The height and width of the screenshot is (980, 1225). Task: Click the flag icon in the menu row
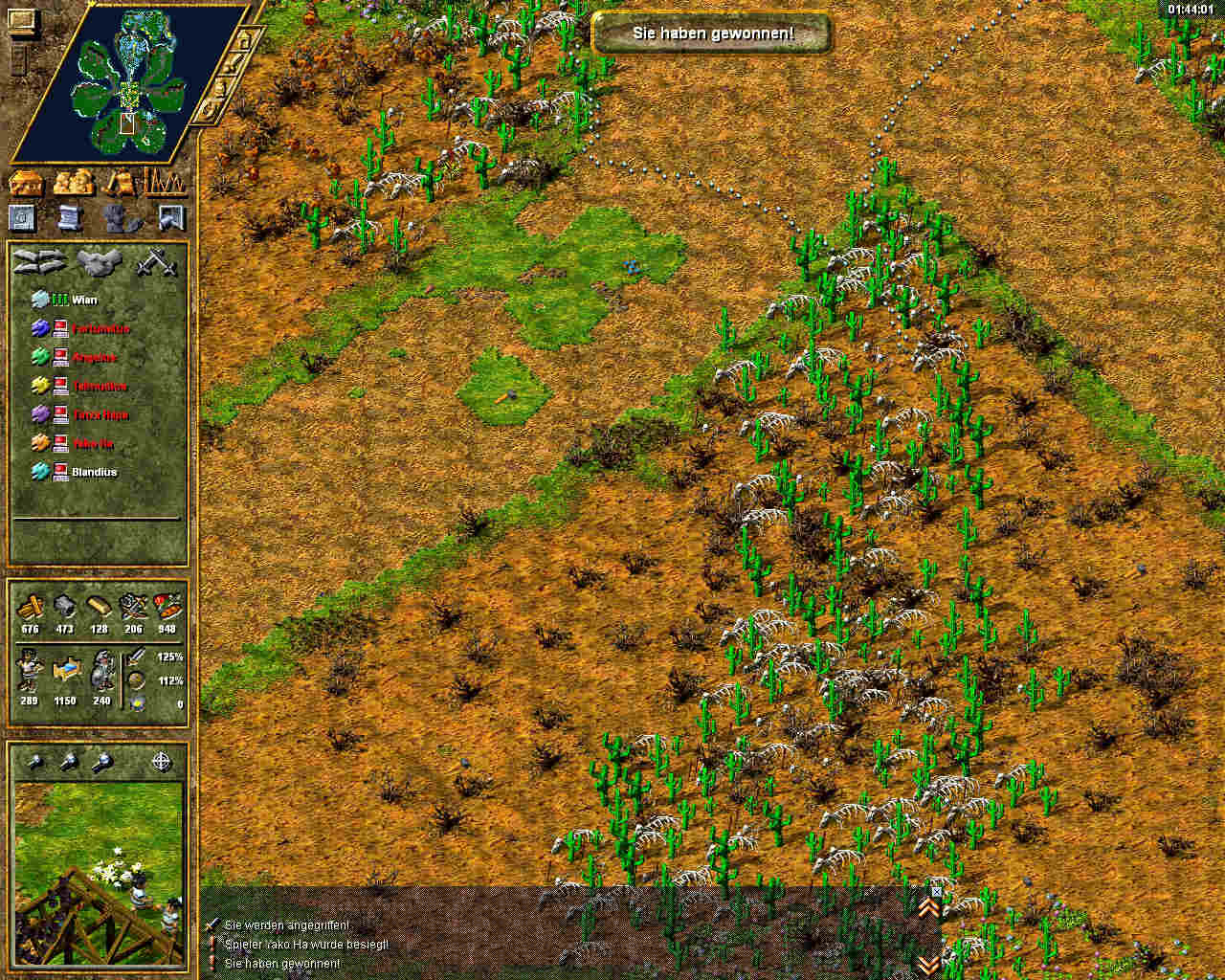171,218
